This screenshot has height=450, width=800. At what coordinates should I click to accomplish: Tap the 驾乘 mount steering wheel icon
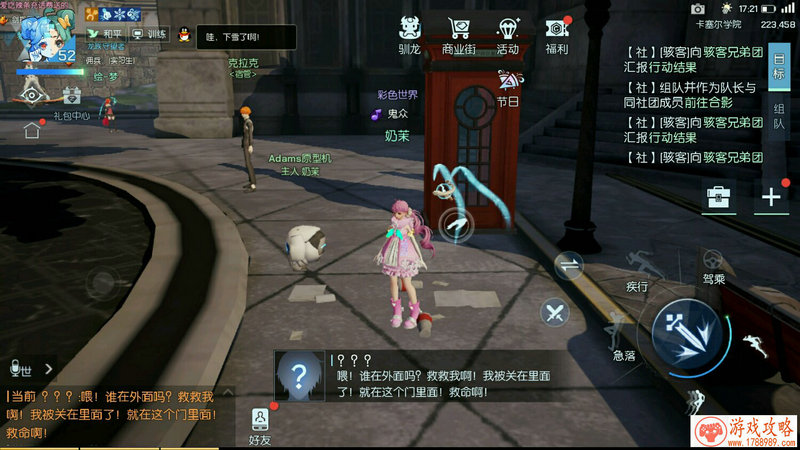coord(712,262)
